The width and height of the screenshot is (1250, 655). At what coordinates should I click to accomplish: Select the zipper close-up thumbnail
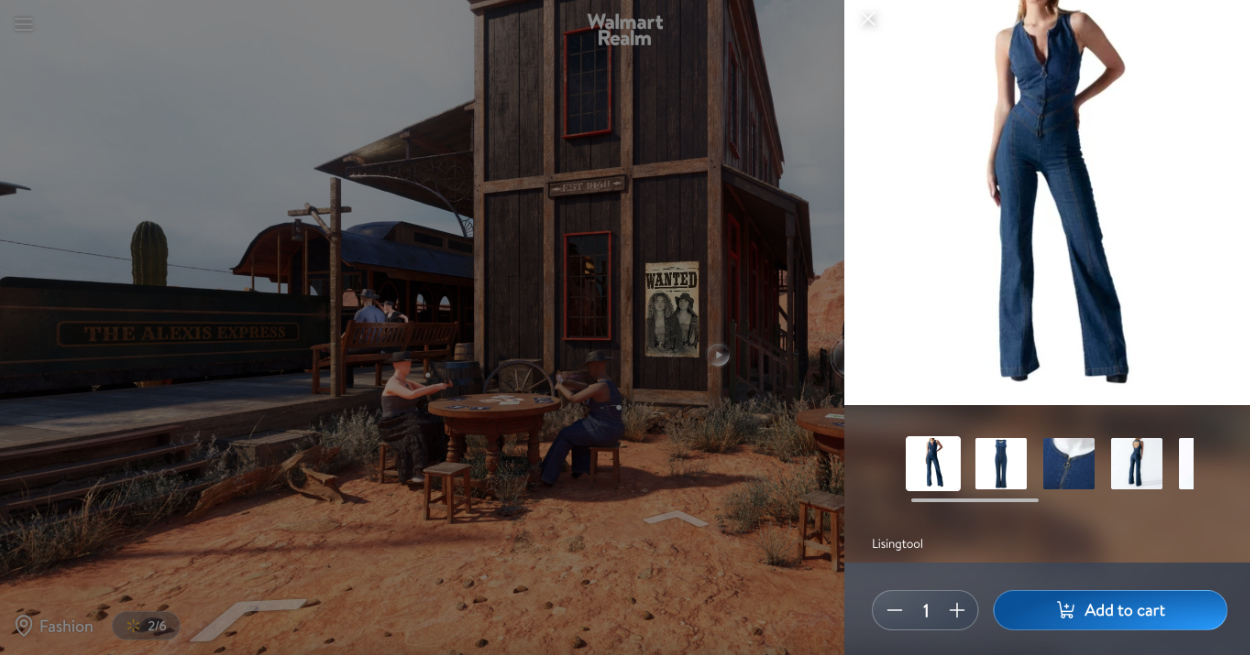(1069, 464)
